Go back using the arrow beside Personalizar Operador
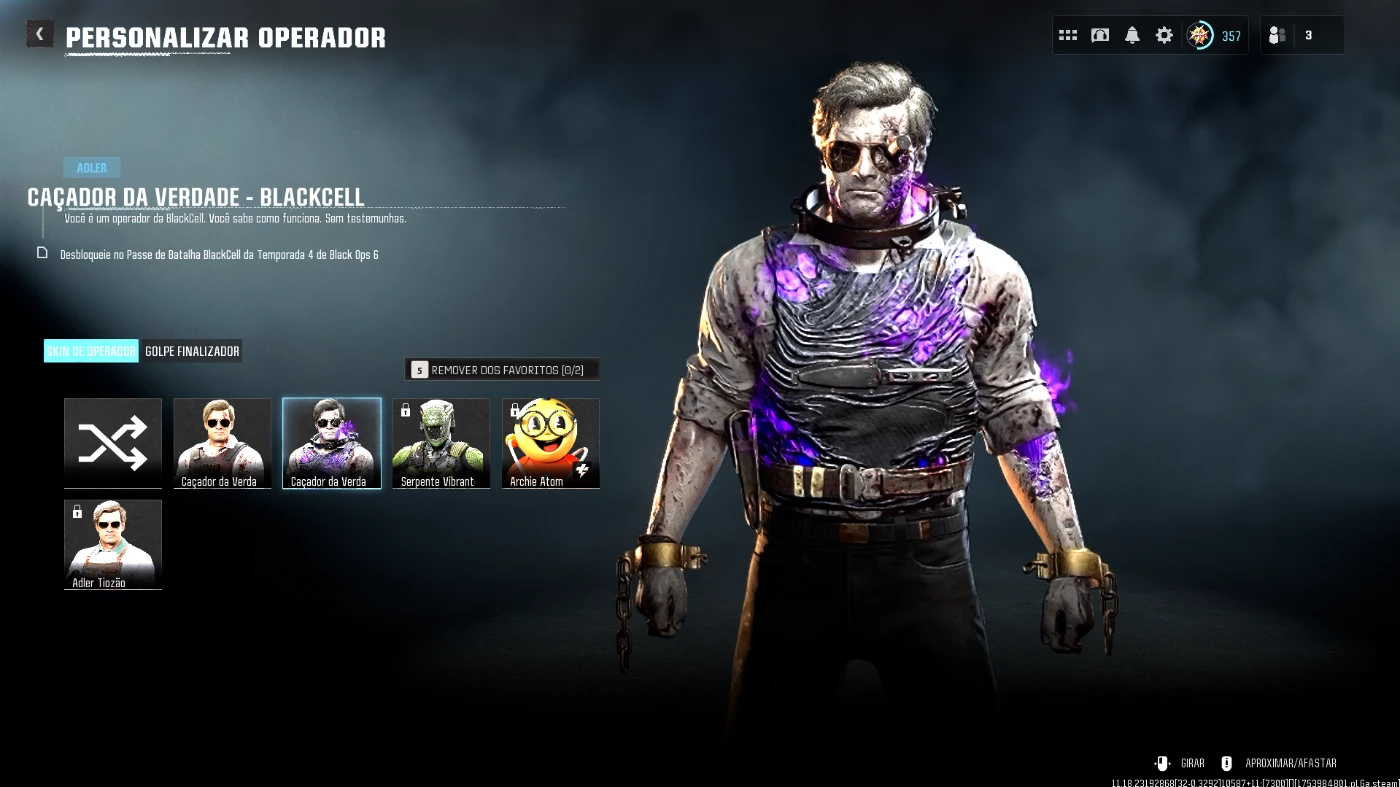 point(39,34)
